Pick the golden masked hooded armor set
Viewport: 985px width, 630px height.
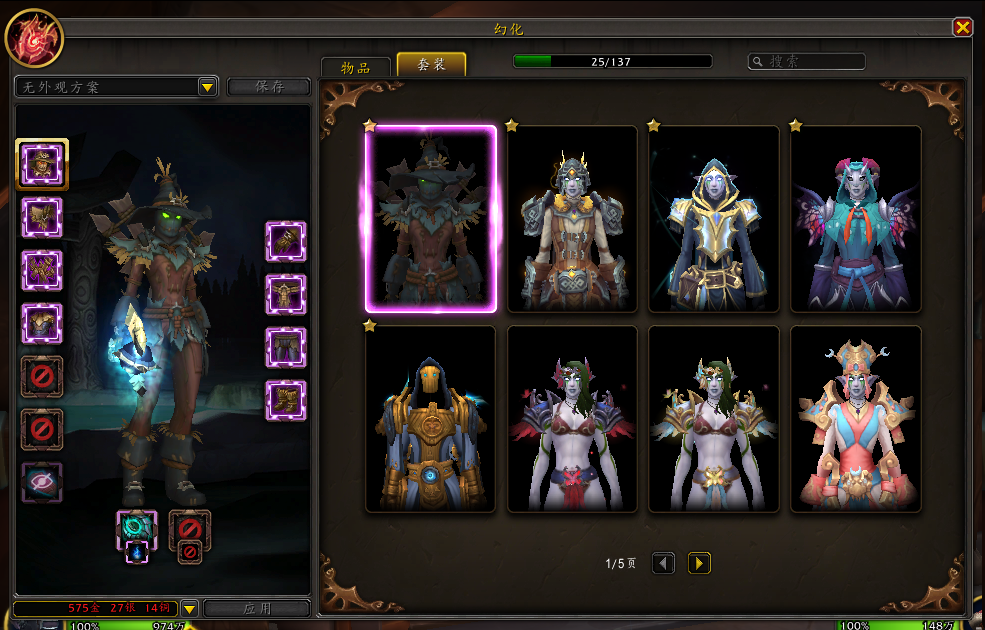pyautogui.click(x=431, y=419)
